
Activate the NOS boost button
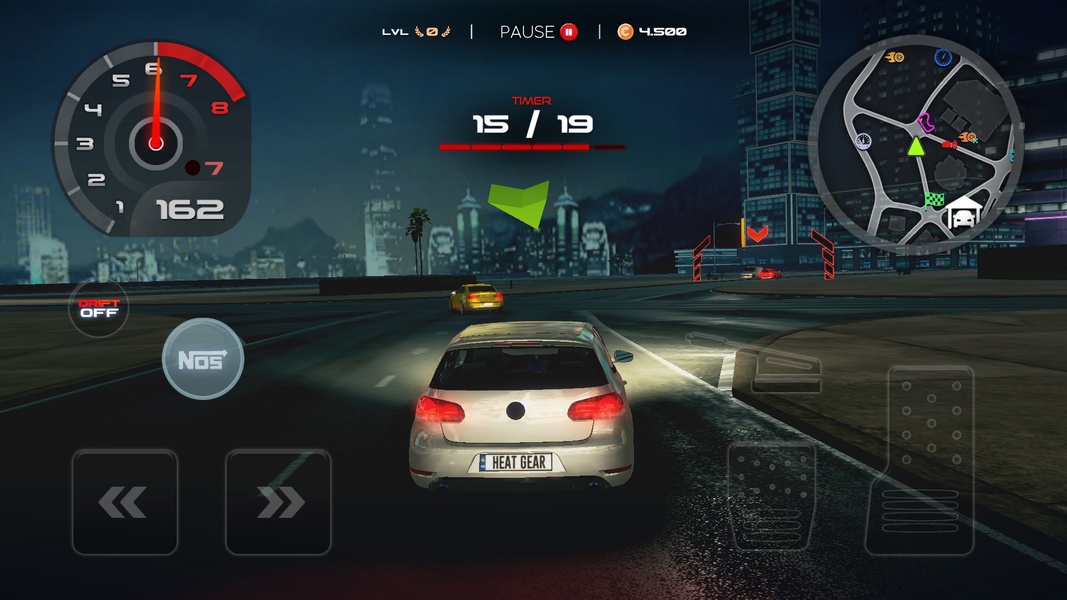click(203, 359)
